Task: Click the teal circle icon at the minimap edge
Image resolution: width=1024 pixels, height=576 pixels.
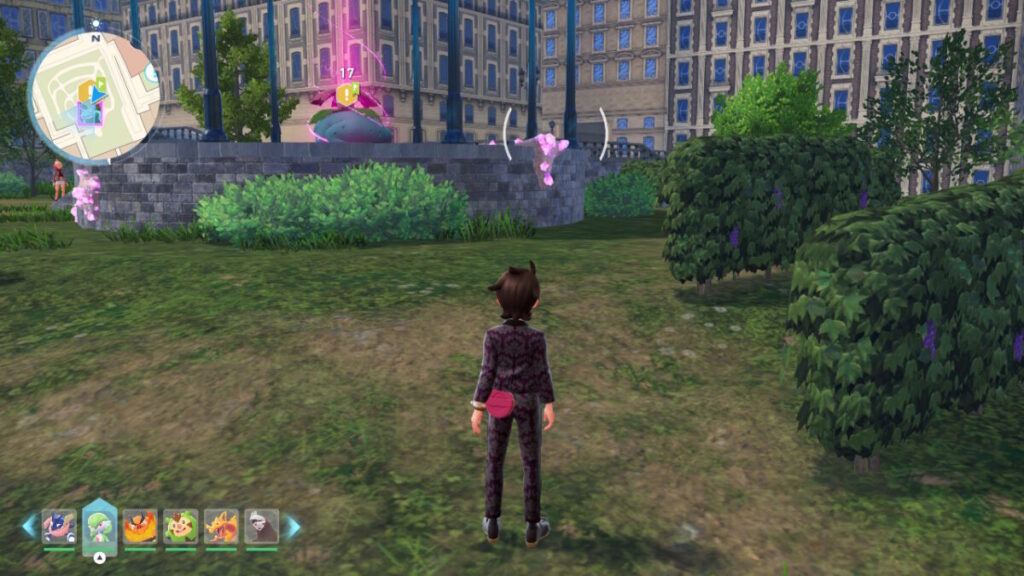Action: point(151,73)
